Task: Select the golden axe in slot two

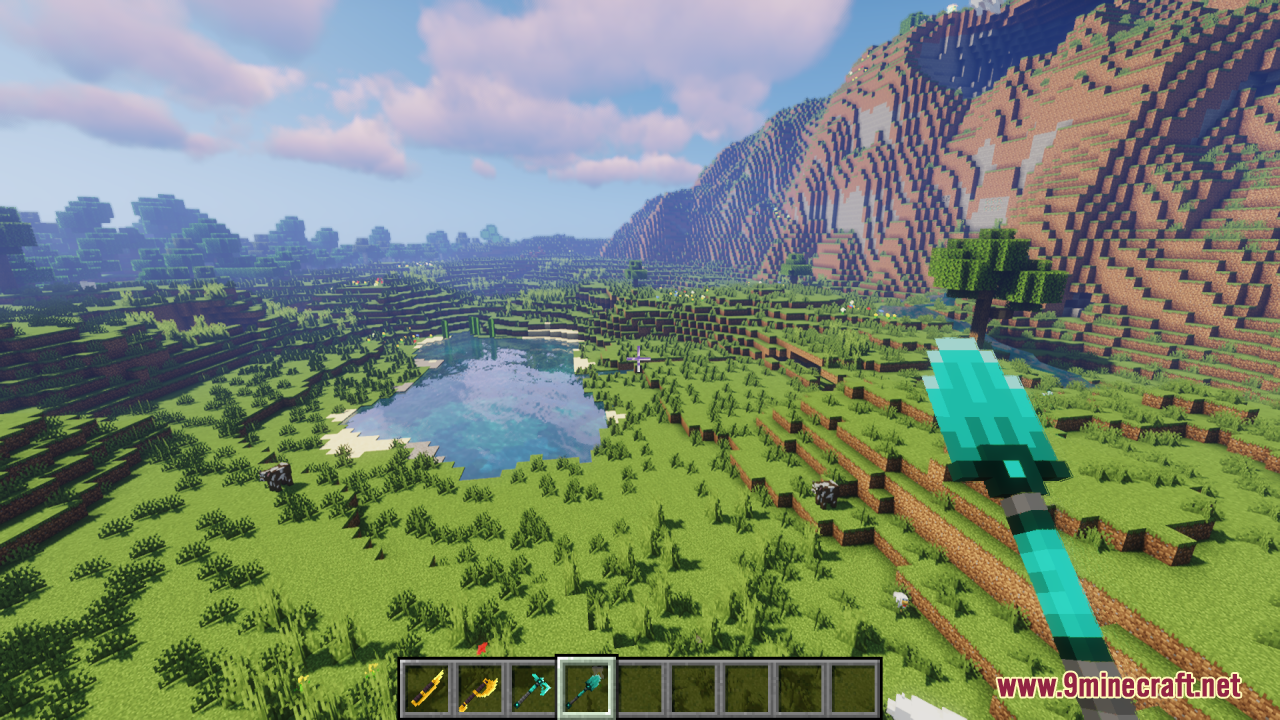Action: click(x=478, y=686)
